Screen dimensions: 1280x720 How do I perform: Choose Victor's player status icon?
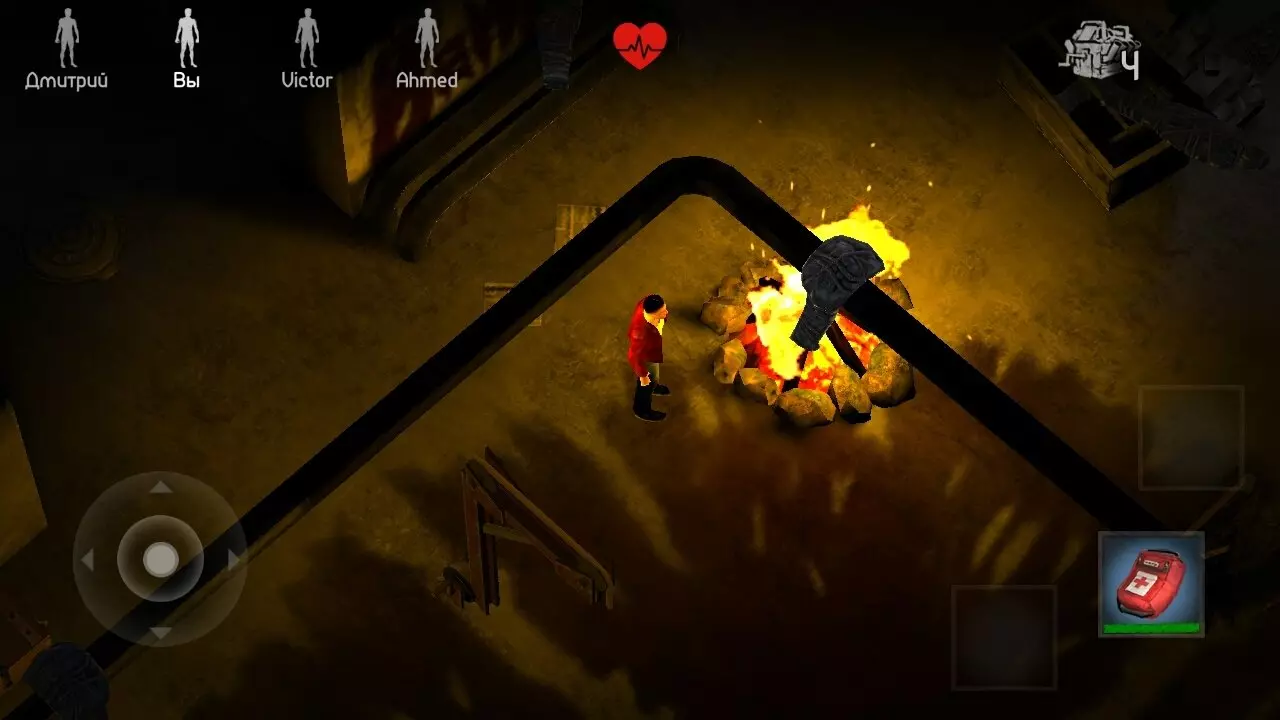(307, 39)
